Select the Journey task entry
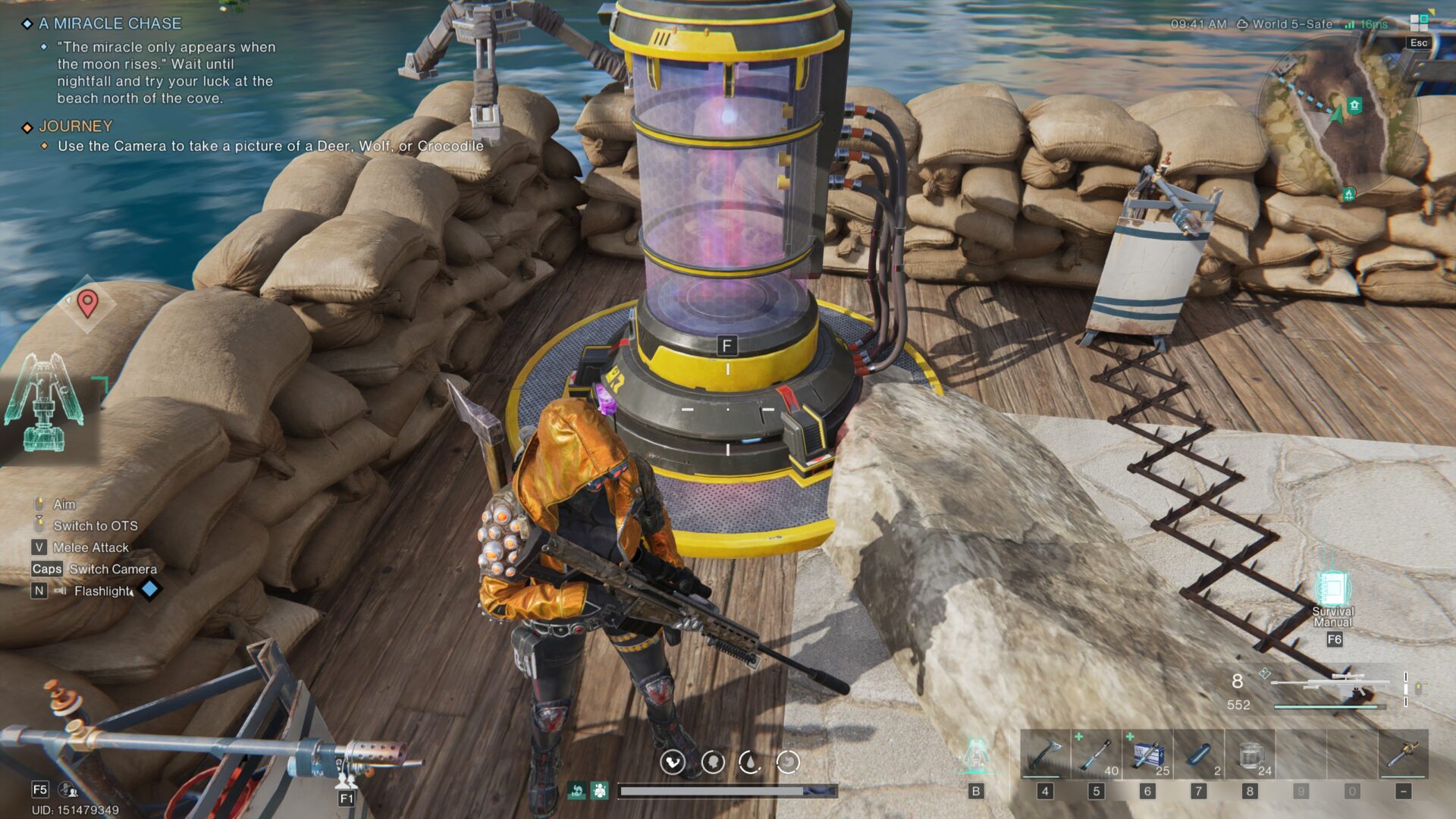1456x819 pixels. (x=75, y=126)
